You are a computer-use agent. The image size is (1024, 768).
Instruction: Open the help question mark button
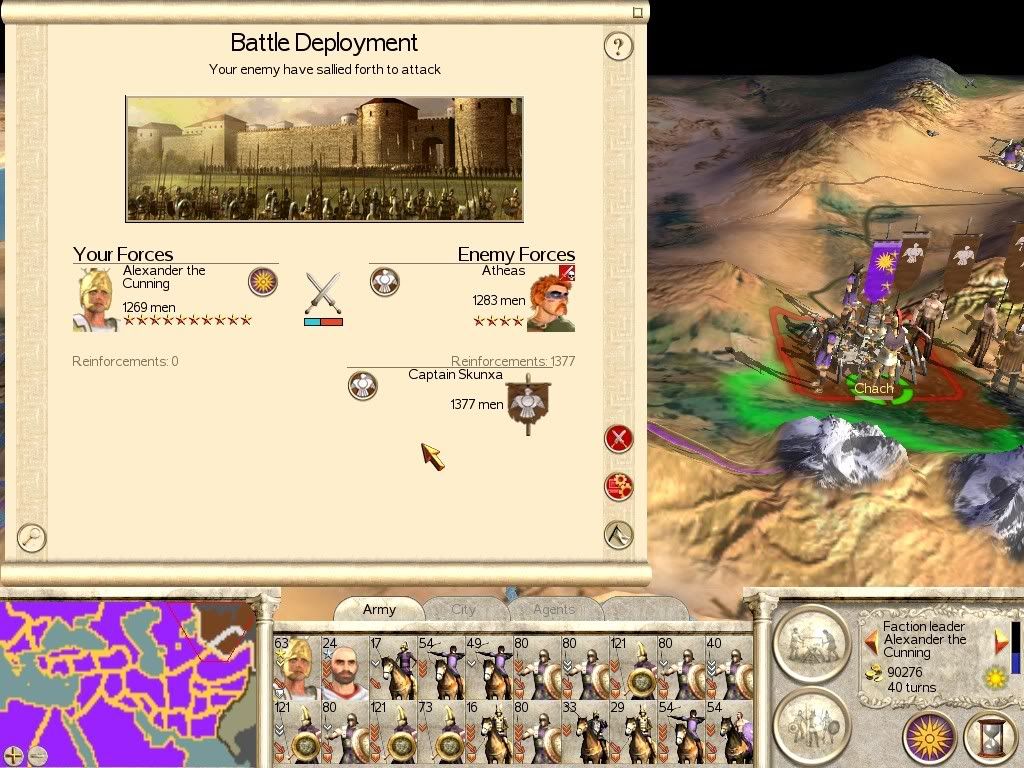[618, 46]
